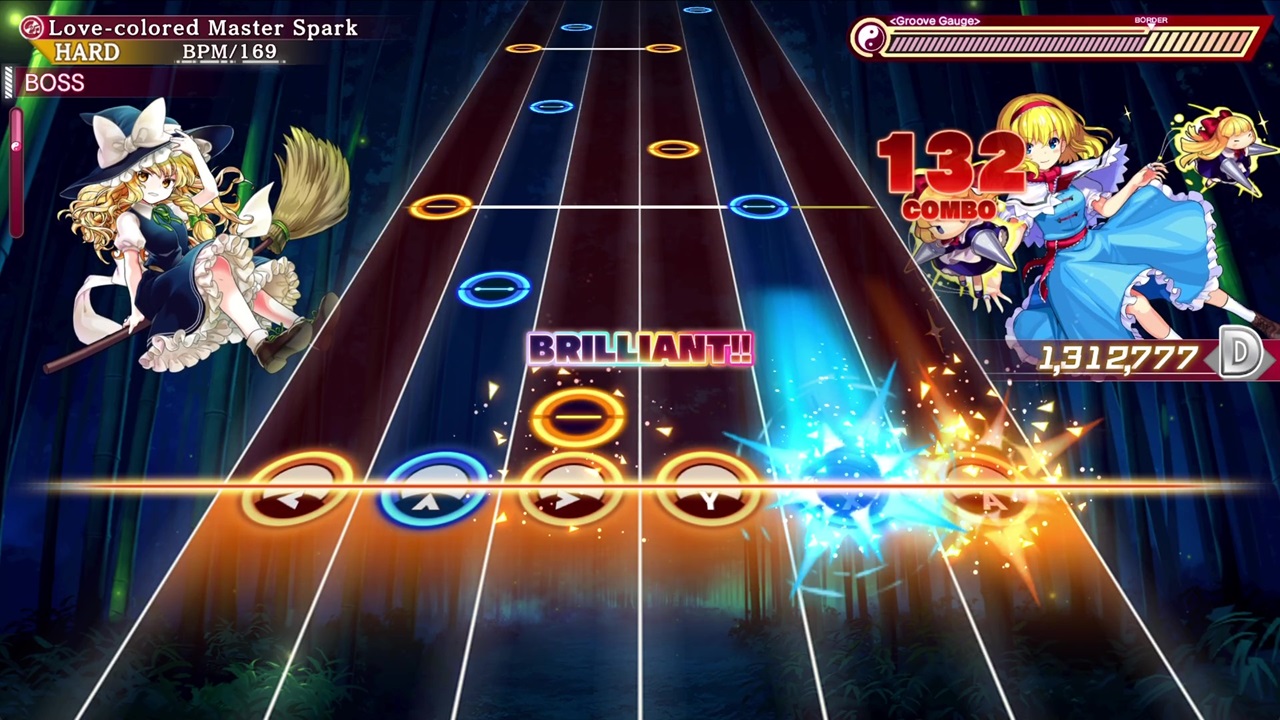Toggle the BOSS indicator banner
The height and width of the screenshot is (720, 1280).
coord(54,83)
